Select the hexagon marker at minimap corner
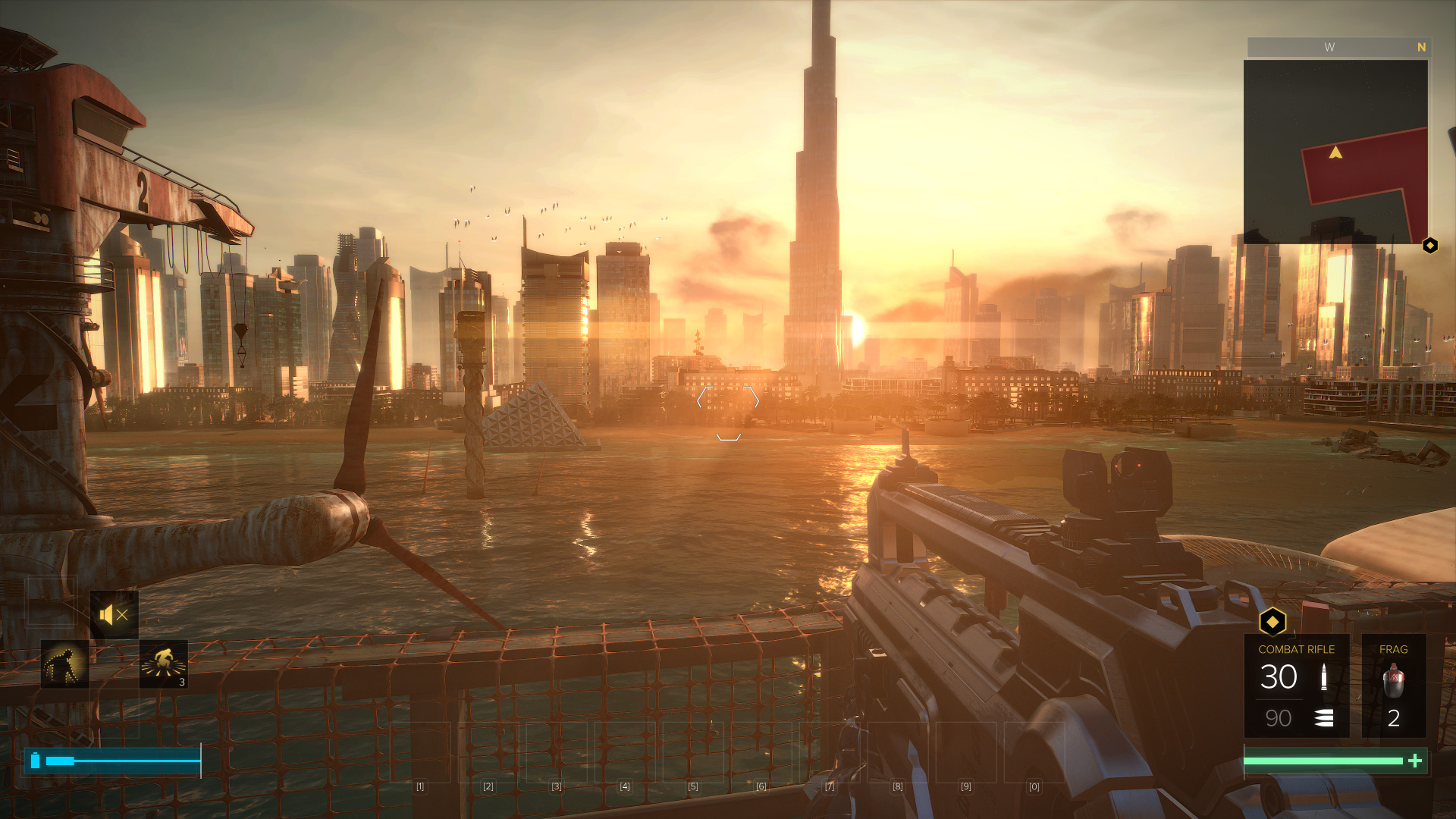The image size is (1456, 819). [x=1430, y=246]
